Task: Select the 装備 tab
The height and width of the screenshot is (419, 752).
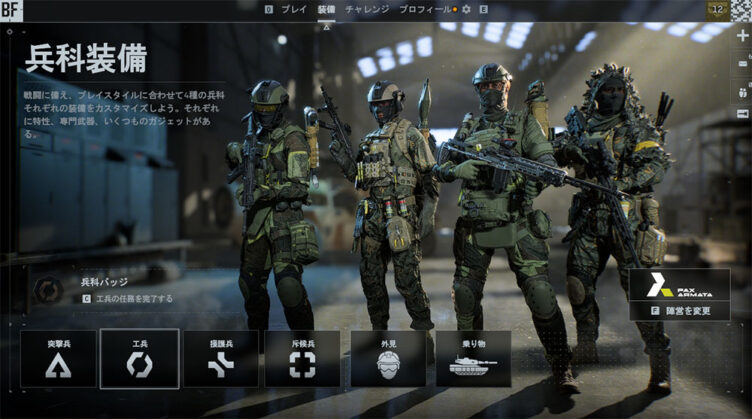Action: [x=326, y=8]
